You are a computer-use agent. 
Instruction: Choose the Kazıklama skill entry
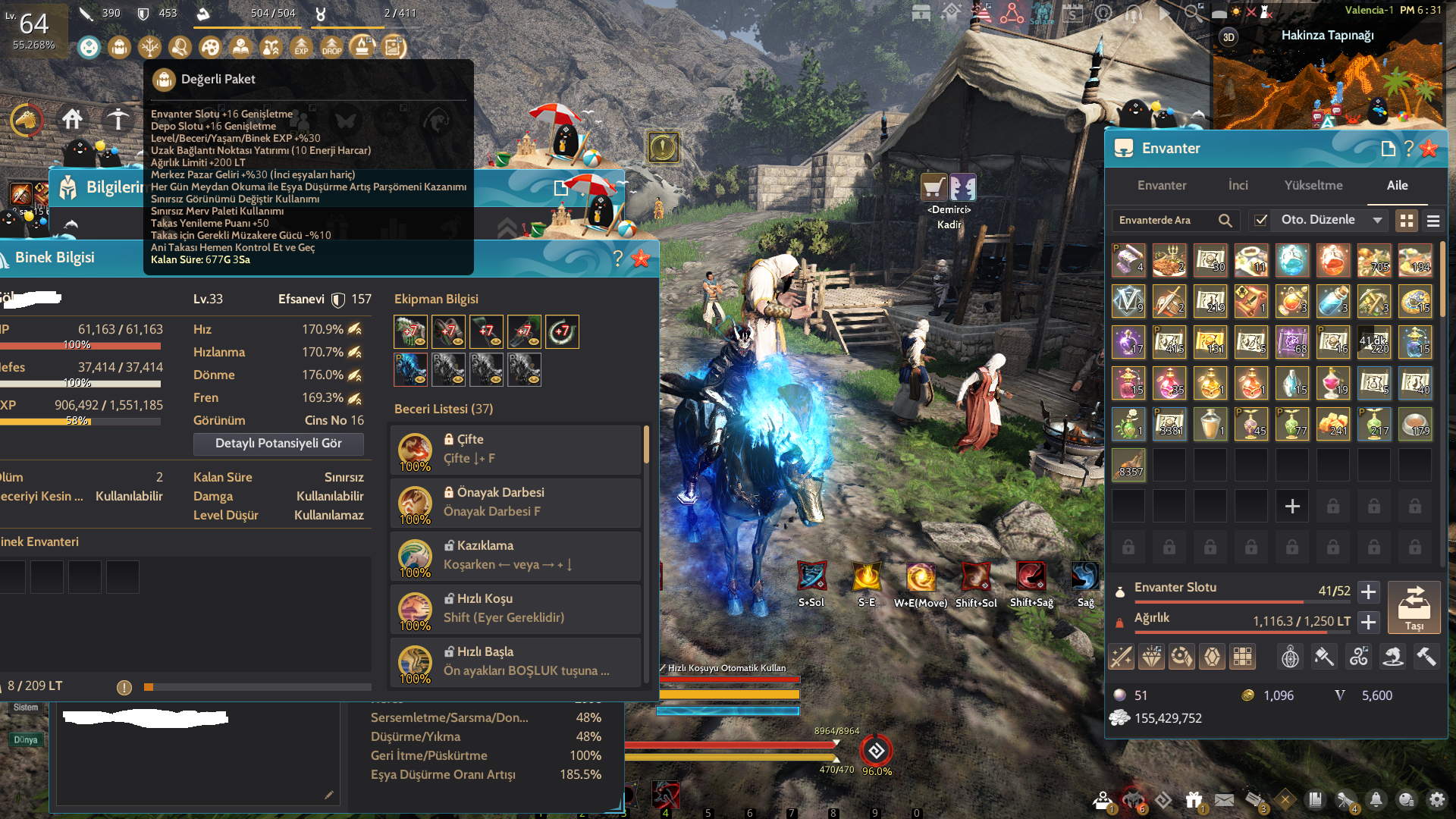click(516, 556)
